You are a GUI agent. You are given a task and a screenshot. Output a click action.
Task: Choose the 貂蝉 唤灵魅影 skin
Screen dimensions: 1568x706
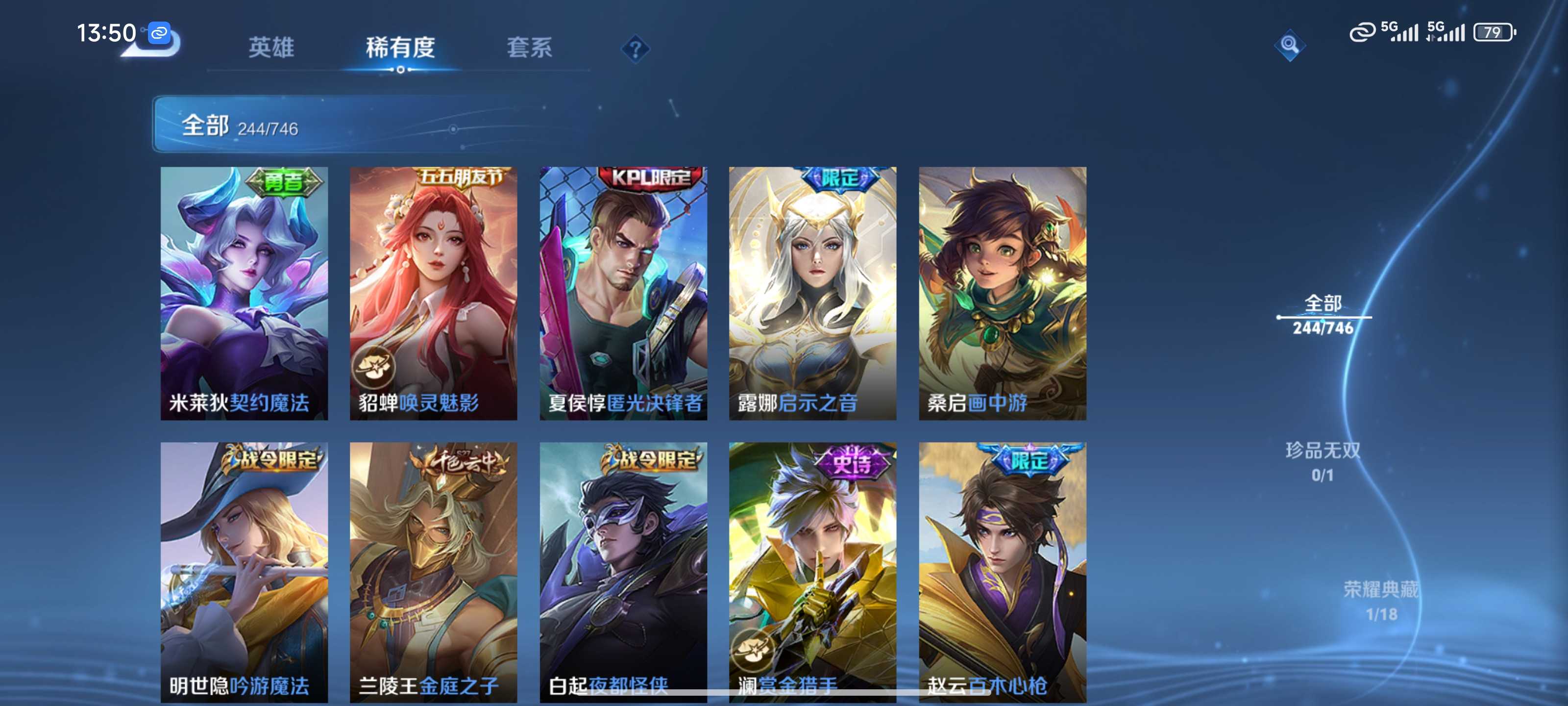click(x=433, y=293)
